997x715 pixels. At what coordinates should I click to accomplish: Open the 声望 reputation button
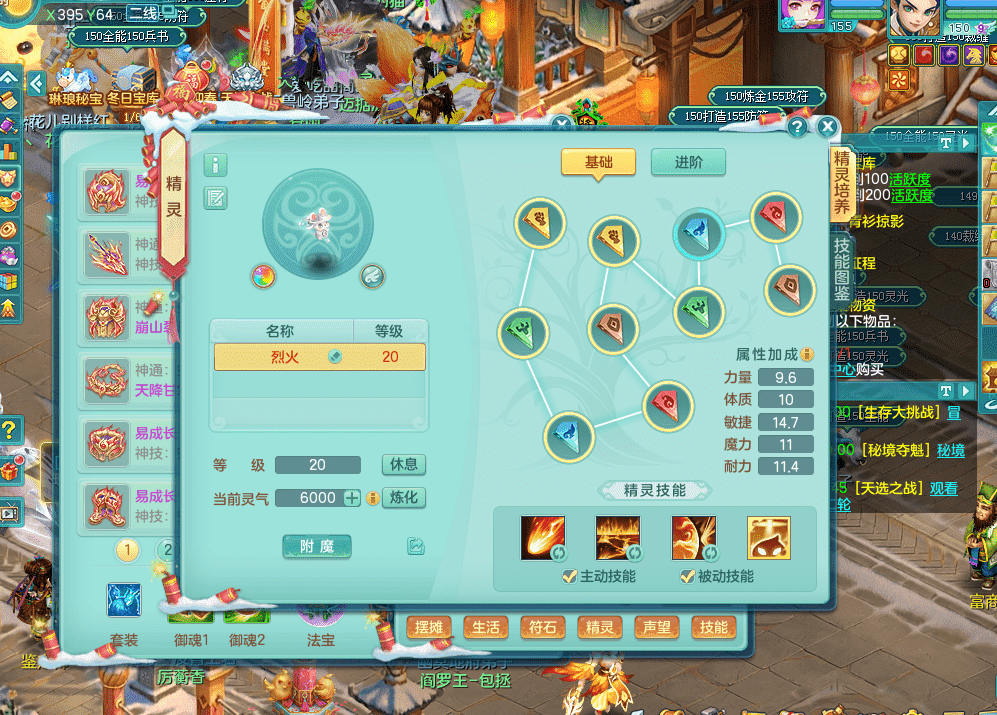(x=657, y=628)
